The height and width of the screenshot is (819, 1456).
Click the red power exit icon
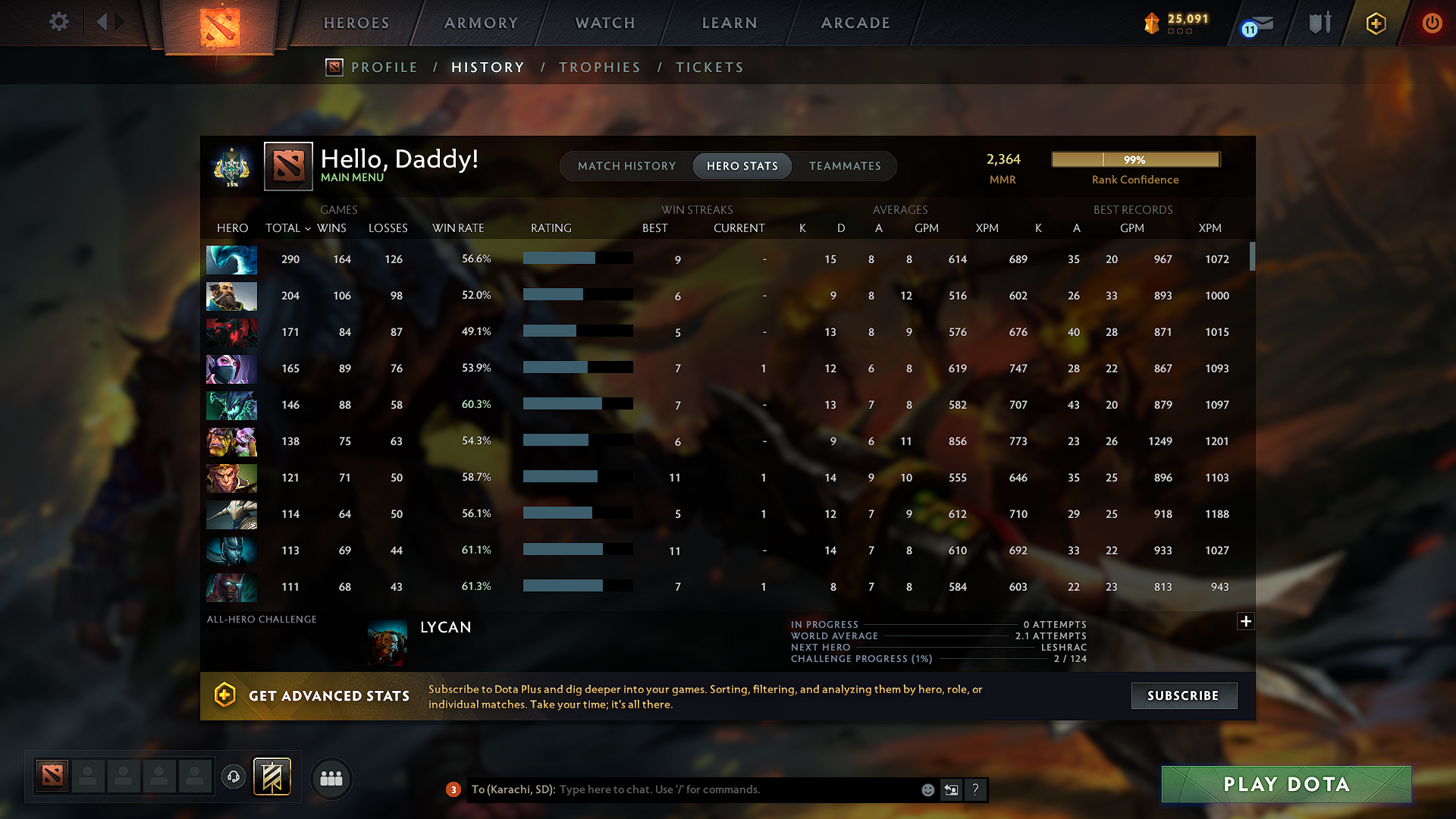click(x=1432, y=23)
